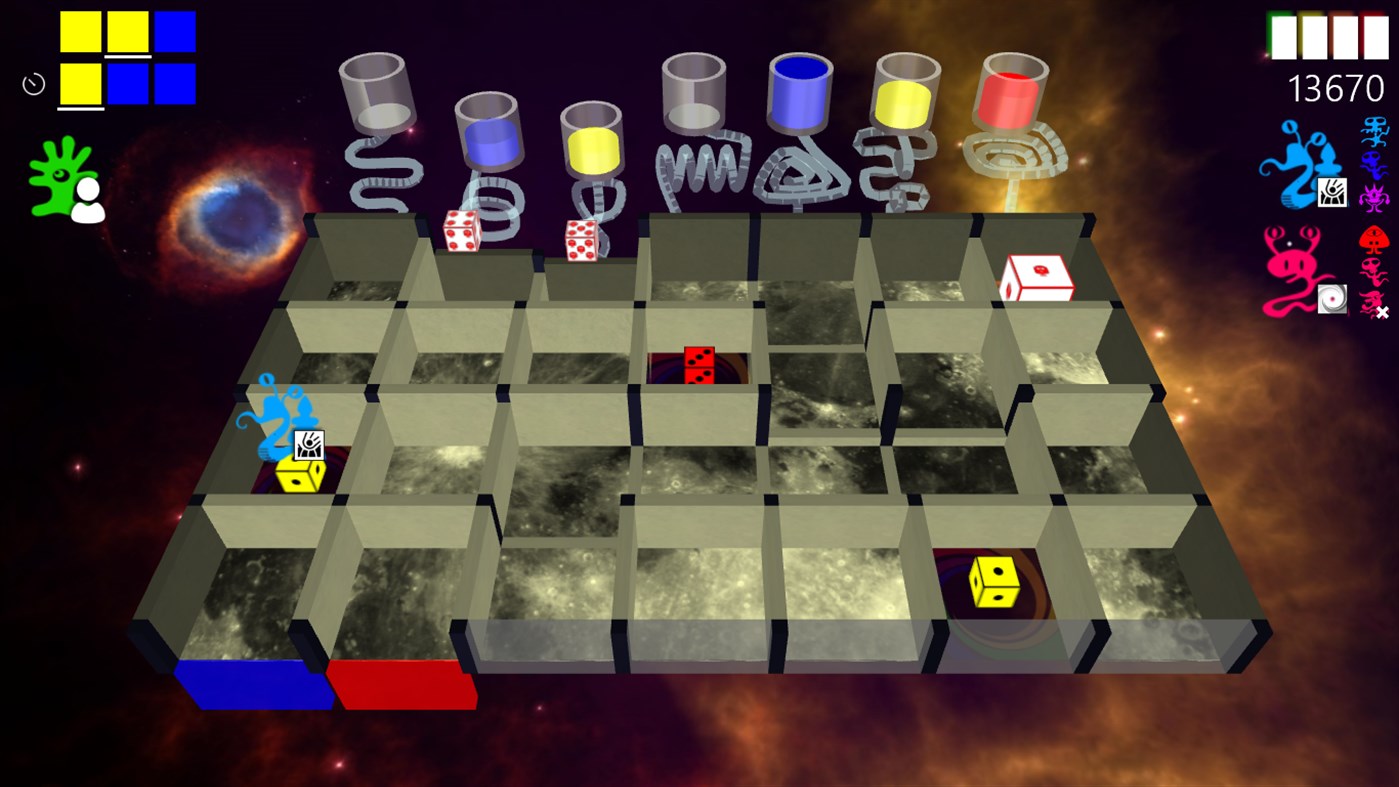
Task: Click the yellow die on the lower board
Action: click(991, 579)
